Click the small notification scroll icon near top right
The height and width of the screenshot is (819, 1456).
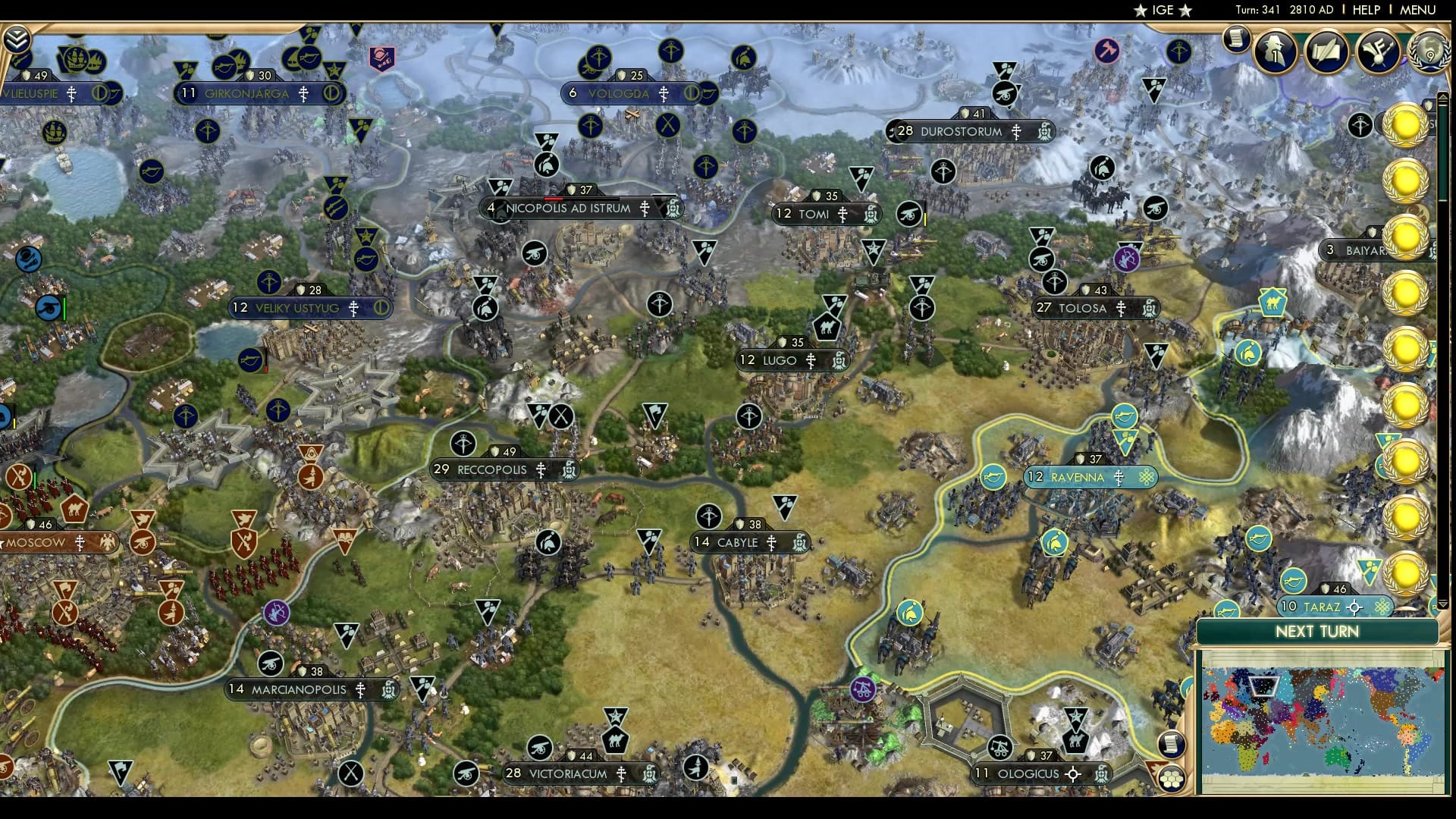point(1236,39)
